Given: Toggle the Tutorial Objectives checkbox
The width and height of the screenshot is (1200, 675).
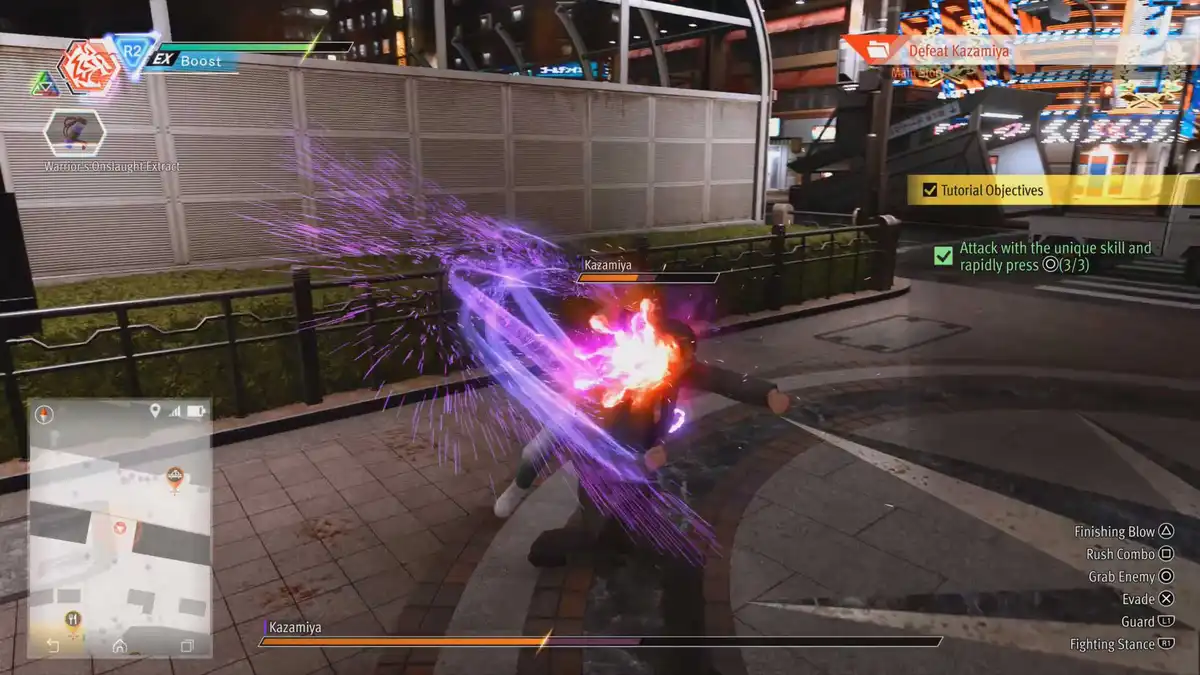Looking at the screenshot, I should coord(930,190).
